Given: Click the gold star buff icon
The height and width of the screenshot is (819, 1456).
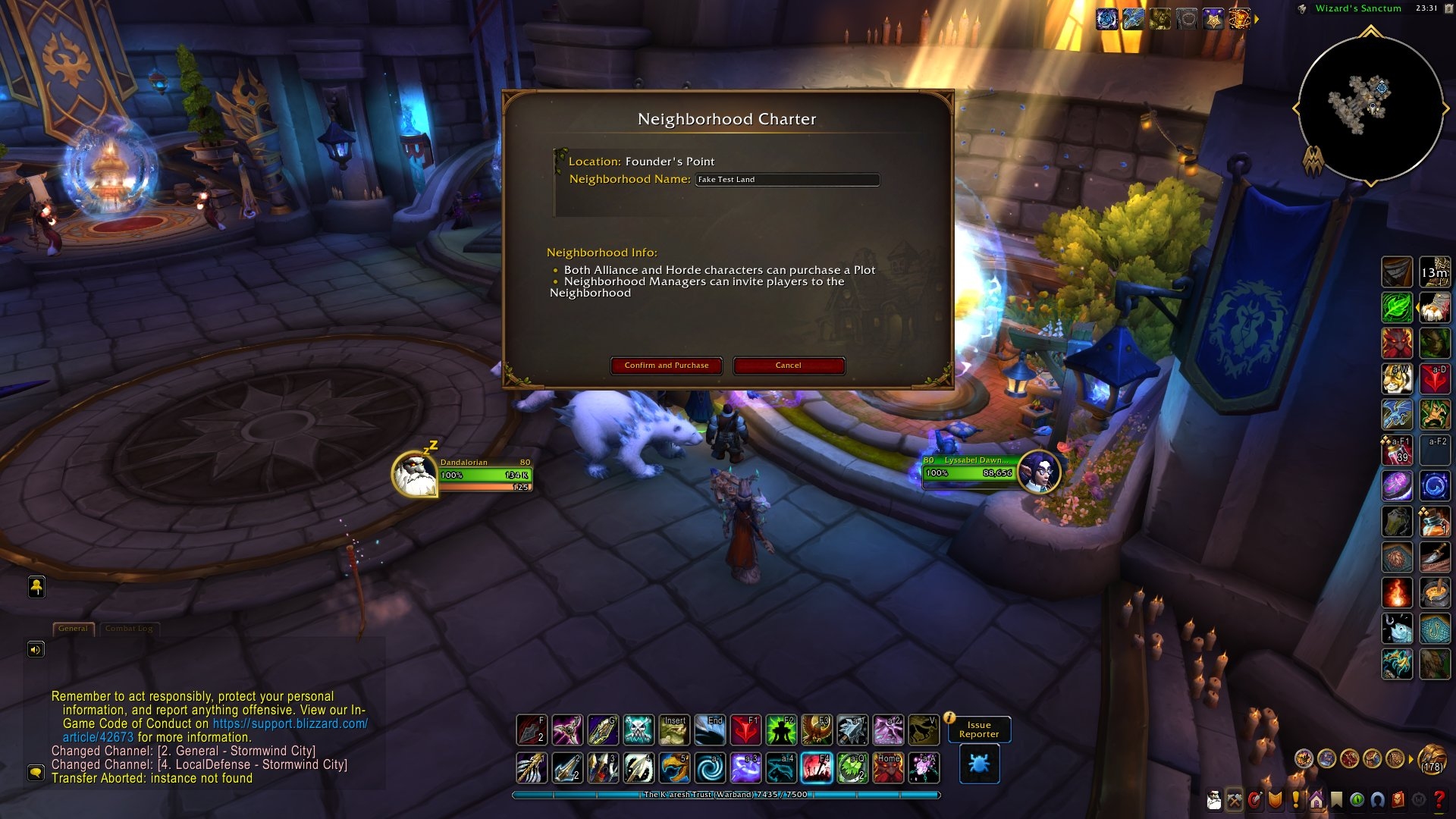Looking at the screenshot, I should tap(1213, 19).
